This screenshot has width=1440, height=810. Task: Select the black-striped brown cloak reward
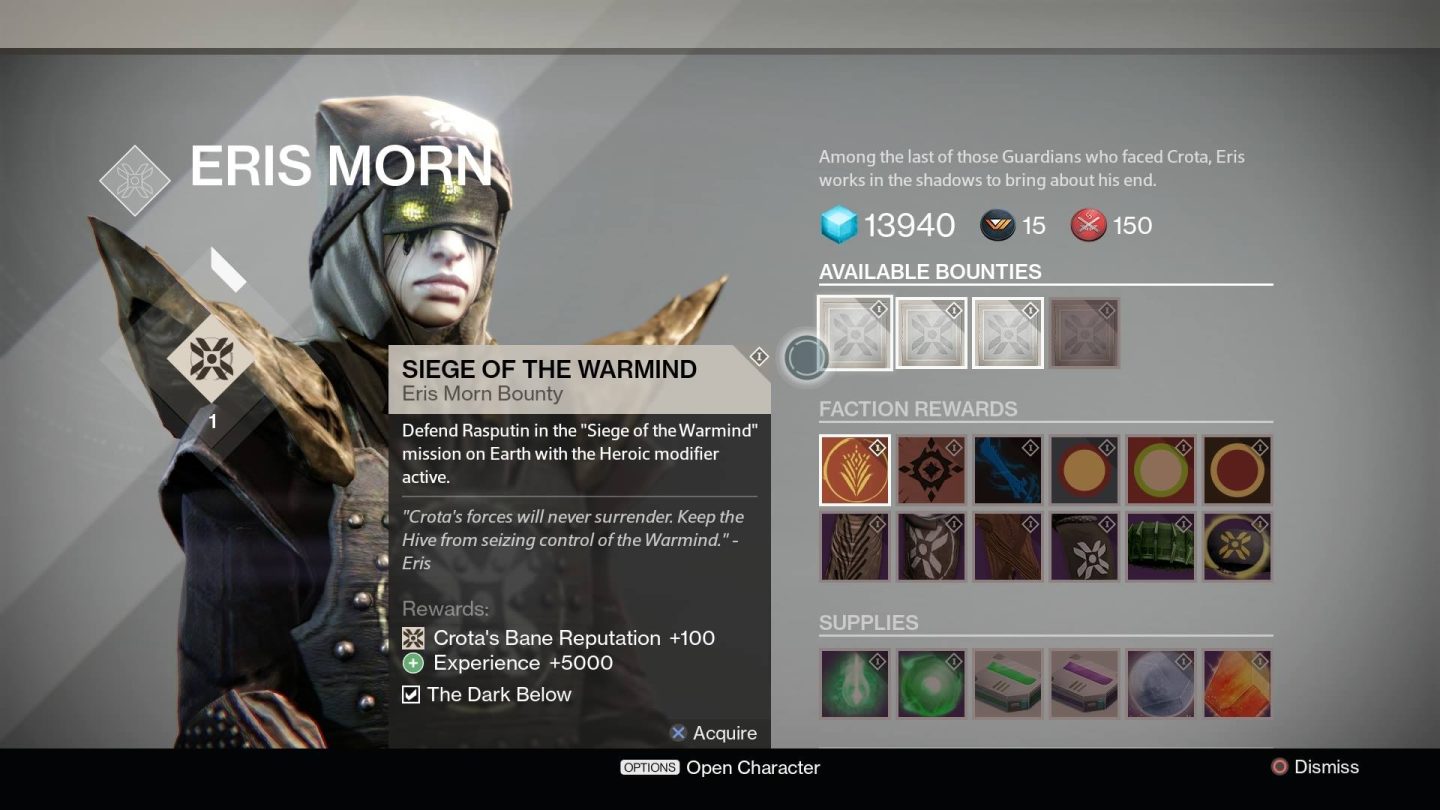(854, 547)
